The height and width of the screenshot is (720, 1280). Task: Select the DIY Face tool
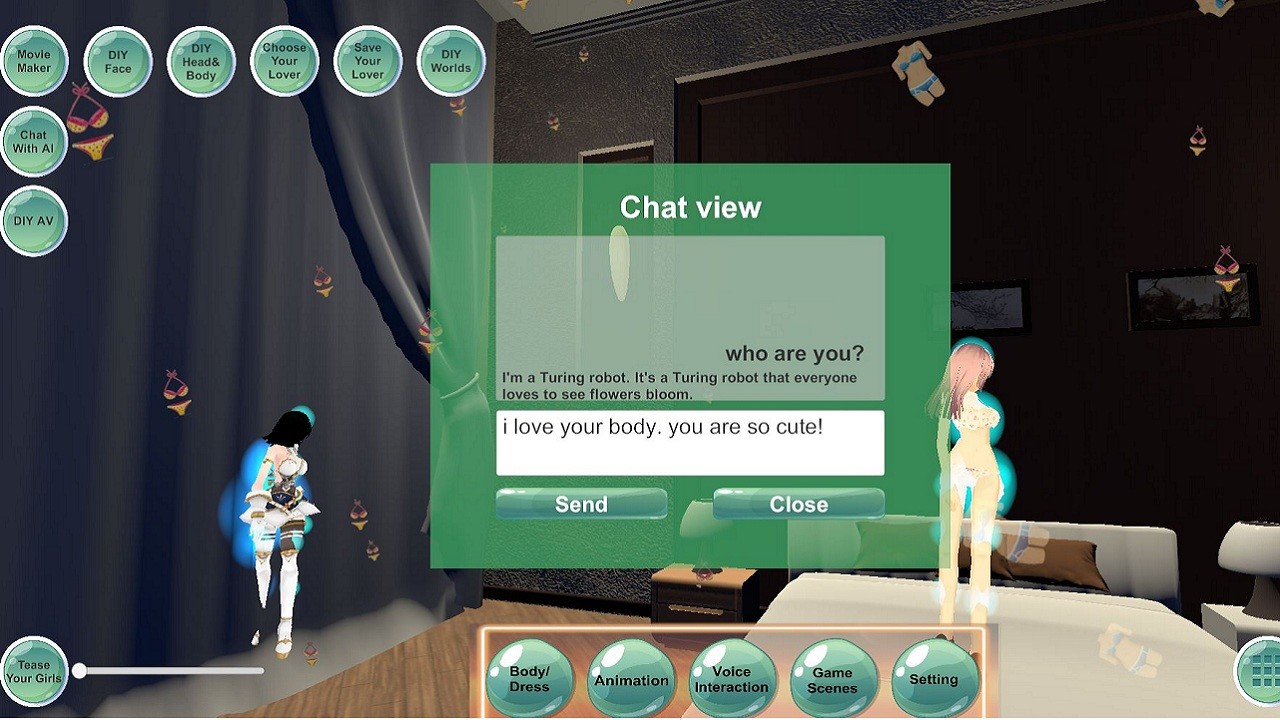[x=117, y=60]
